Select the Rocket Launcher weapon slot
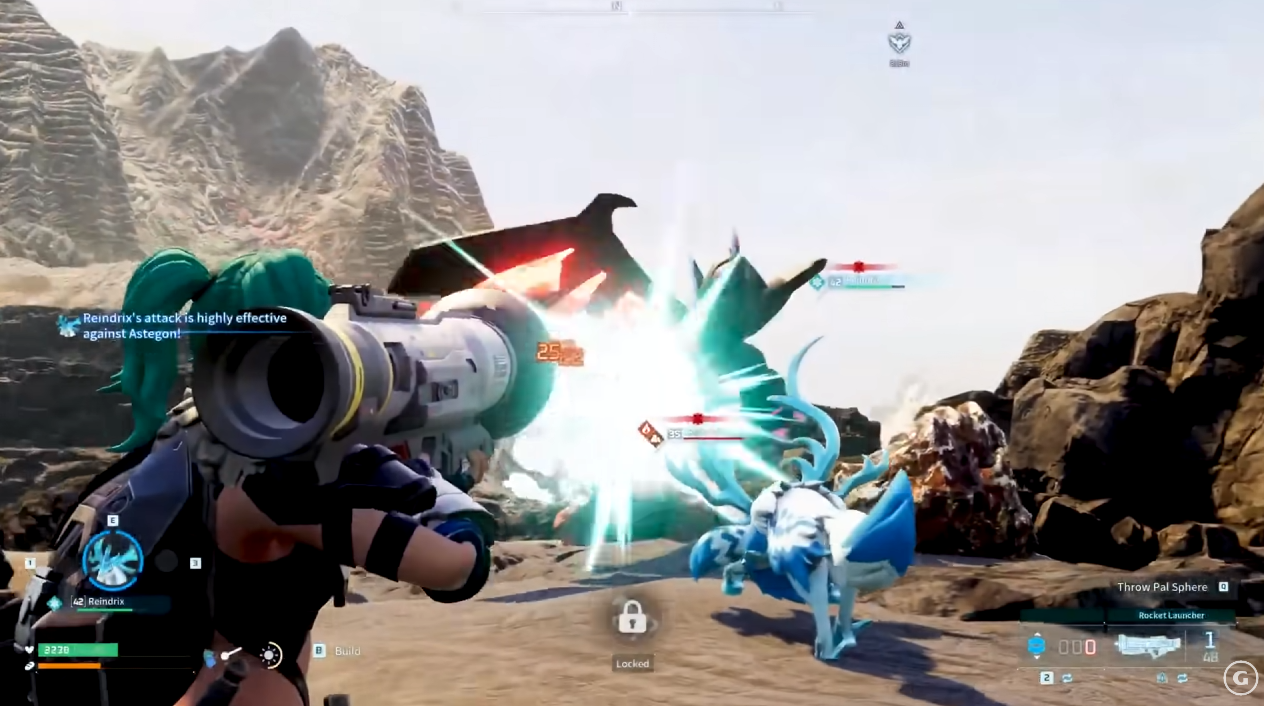 click(x=1147, y=646)
